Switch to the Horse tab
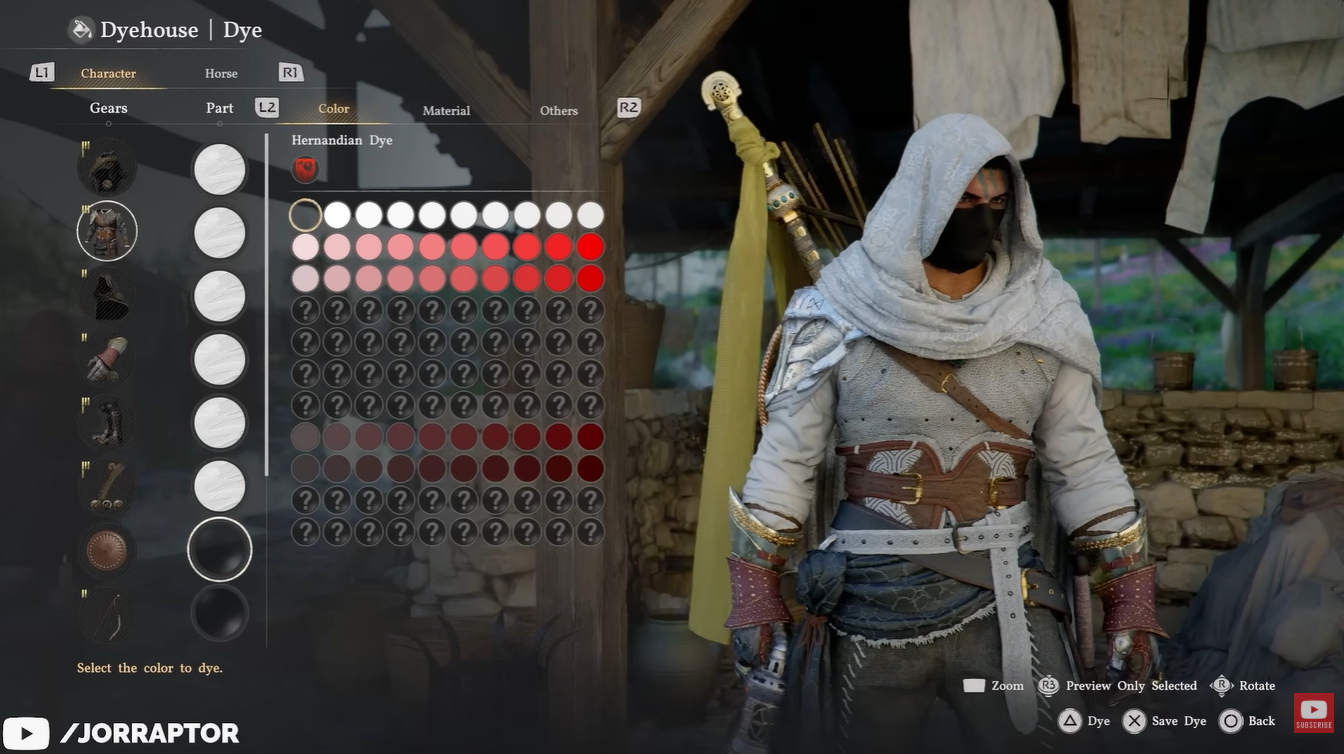The height and width of the screenshot is (754, 1344). (x=220, y=71)
